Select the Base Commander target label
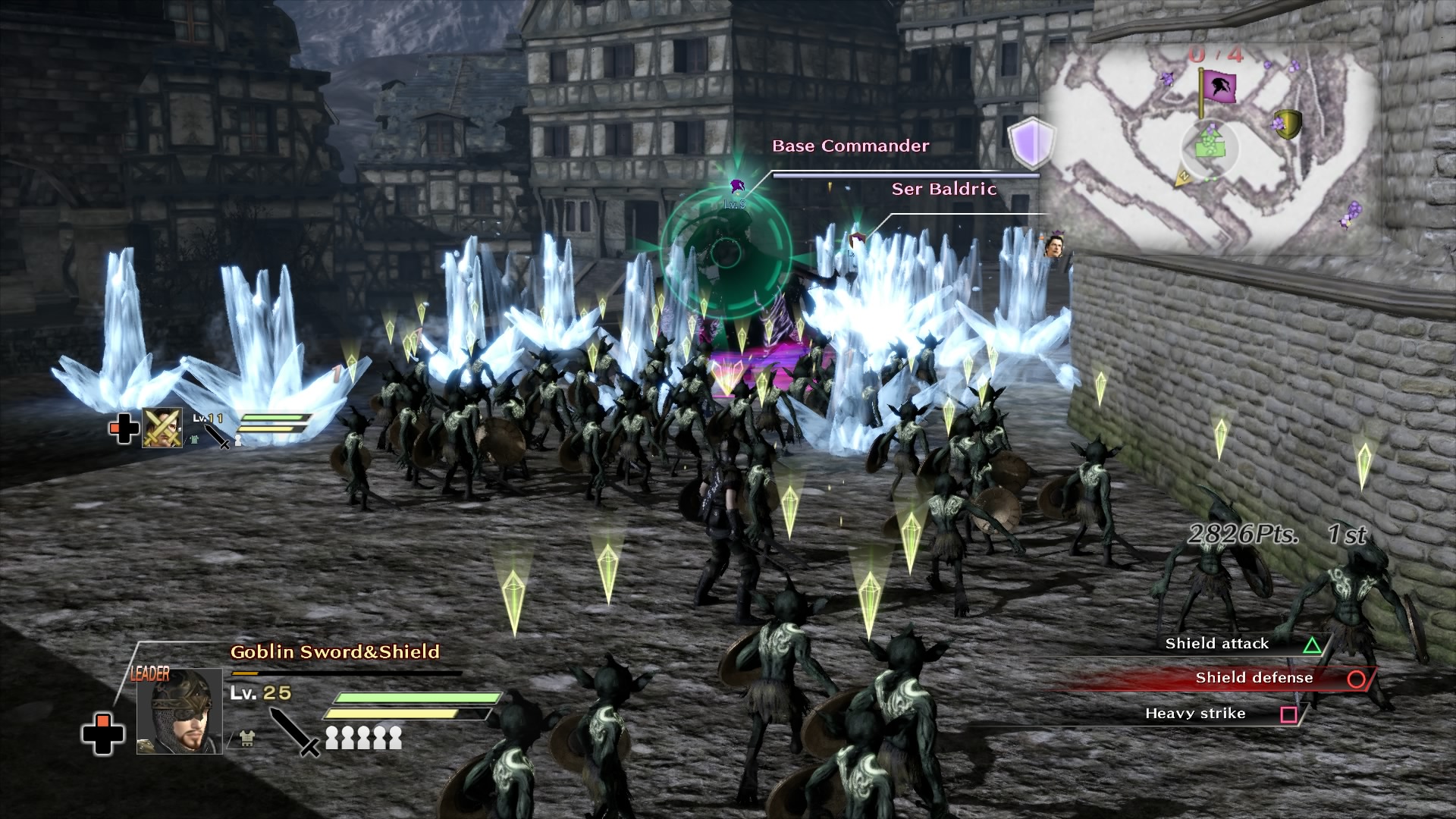Image resolution: width=1456 pixels, height=819 pixels. [x=850, y=146]
